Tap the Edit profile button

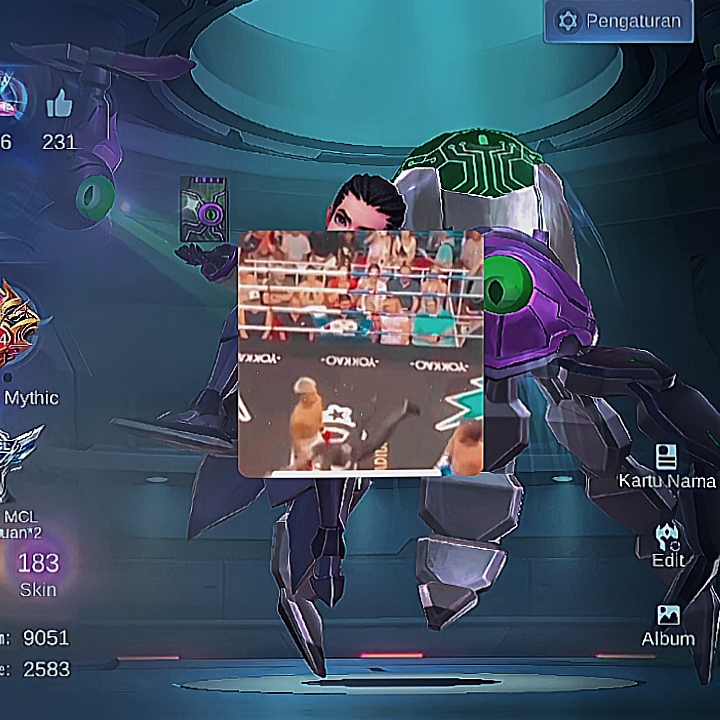pyautogui.click(x=668, y=545)
